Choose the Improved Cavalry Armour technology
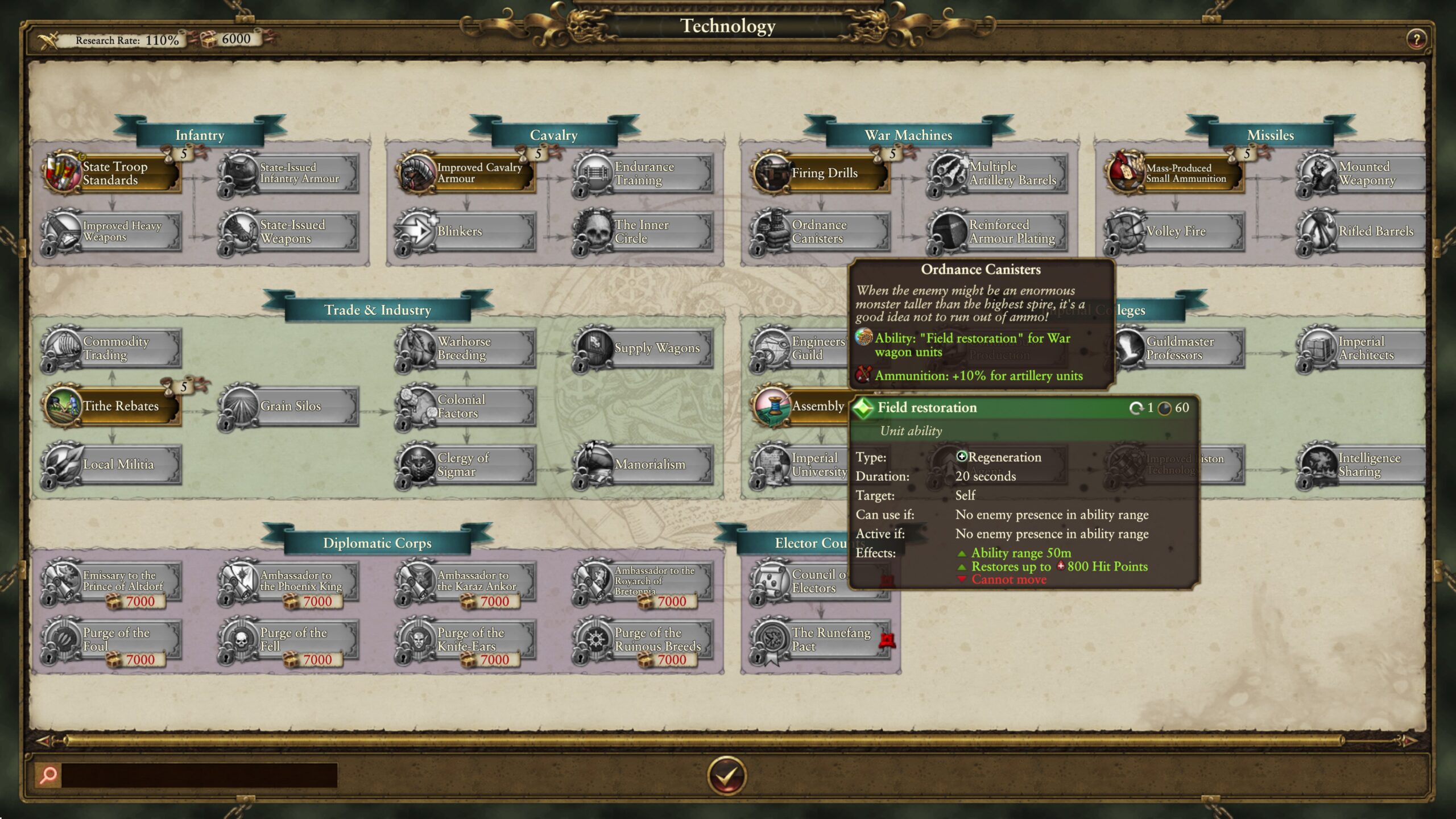Screen dimensions: 1456x819 pyautogui.click(x=466, y=173)
